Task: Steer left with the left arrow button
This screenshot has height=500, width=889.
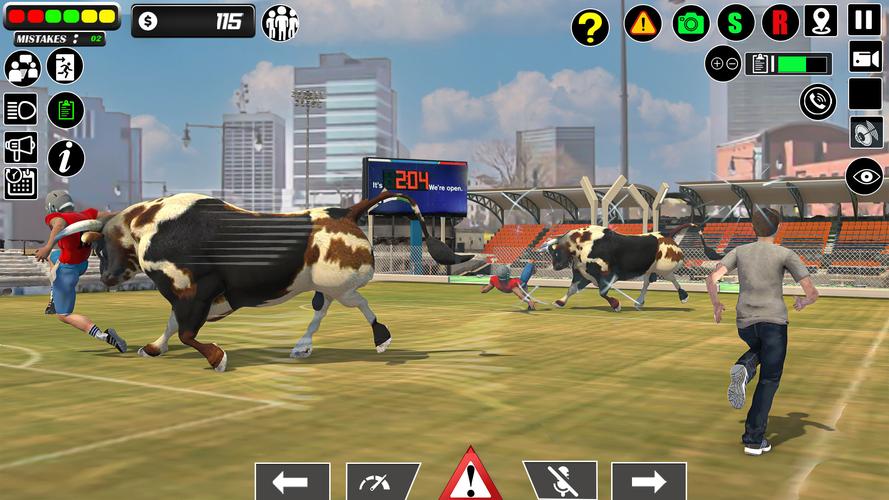Action: coord(292,480)
